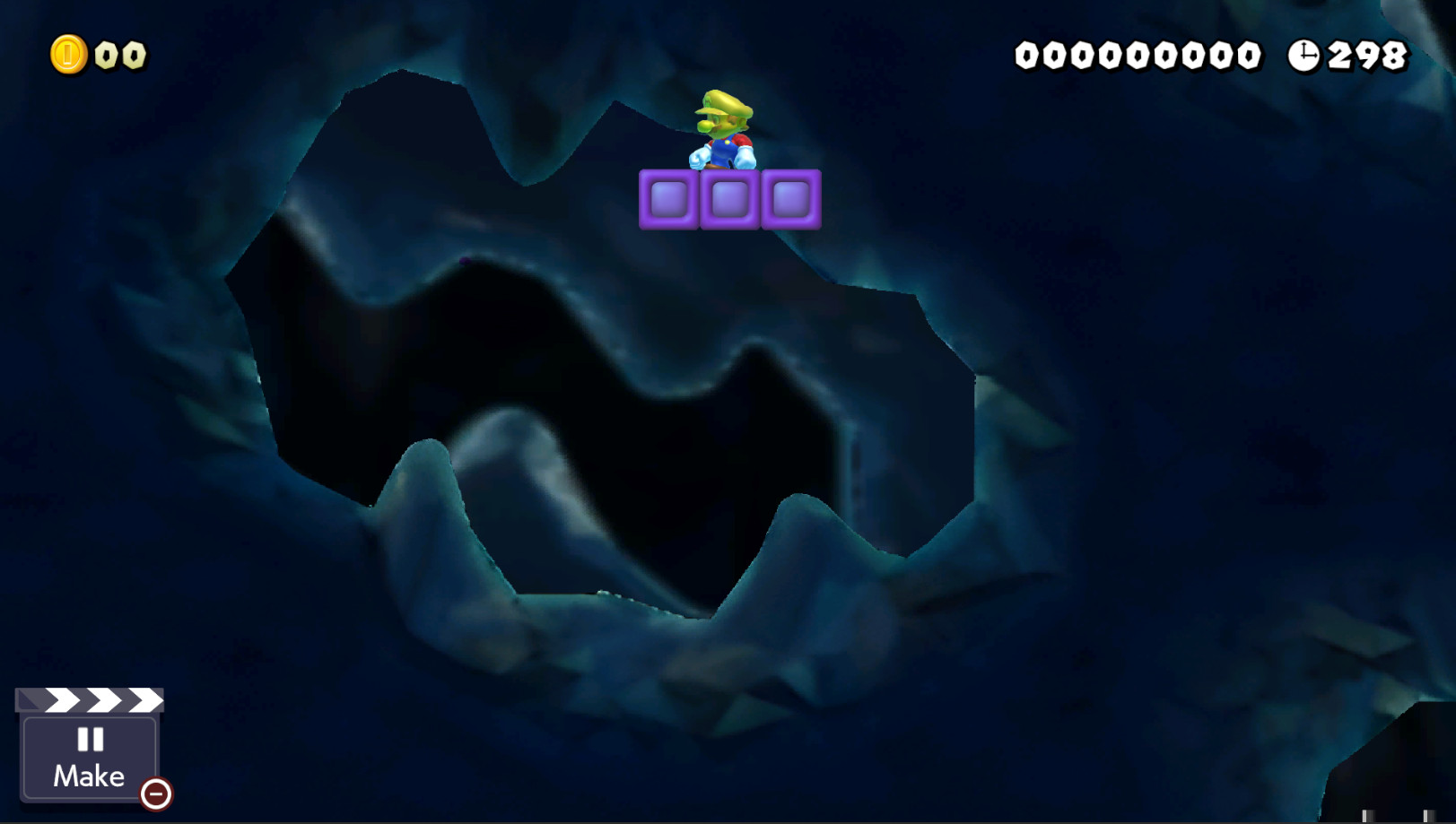Click the coin count showing 00
The image size is (1456, 824).
pos(119,53)
